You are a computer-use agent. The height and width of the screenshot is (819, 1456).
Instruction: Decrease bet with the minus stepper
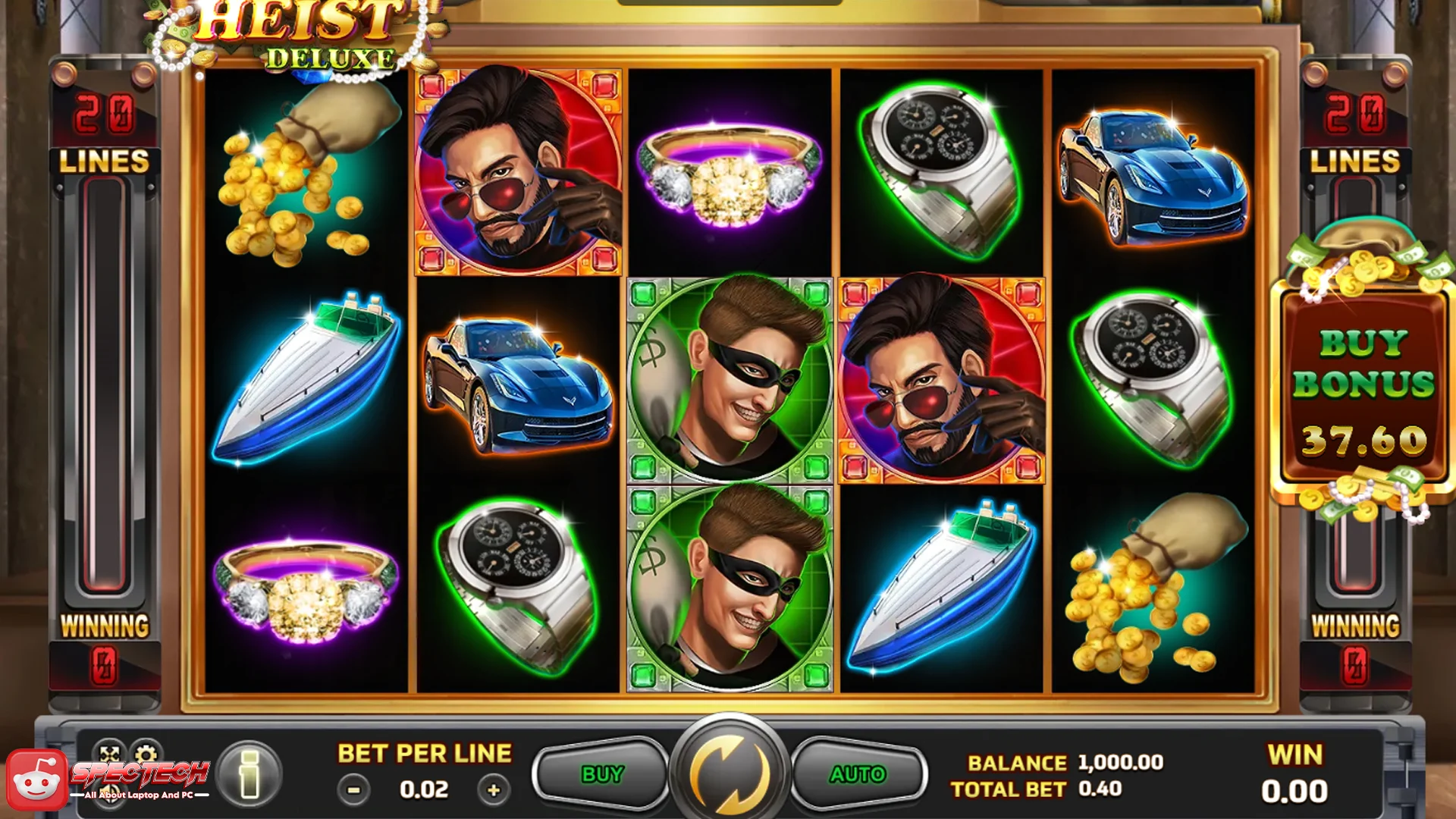tap(353, 789)
